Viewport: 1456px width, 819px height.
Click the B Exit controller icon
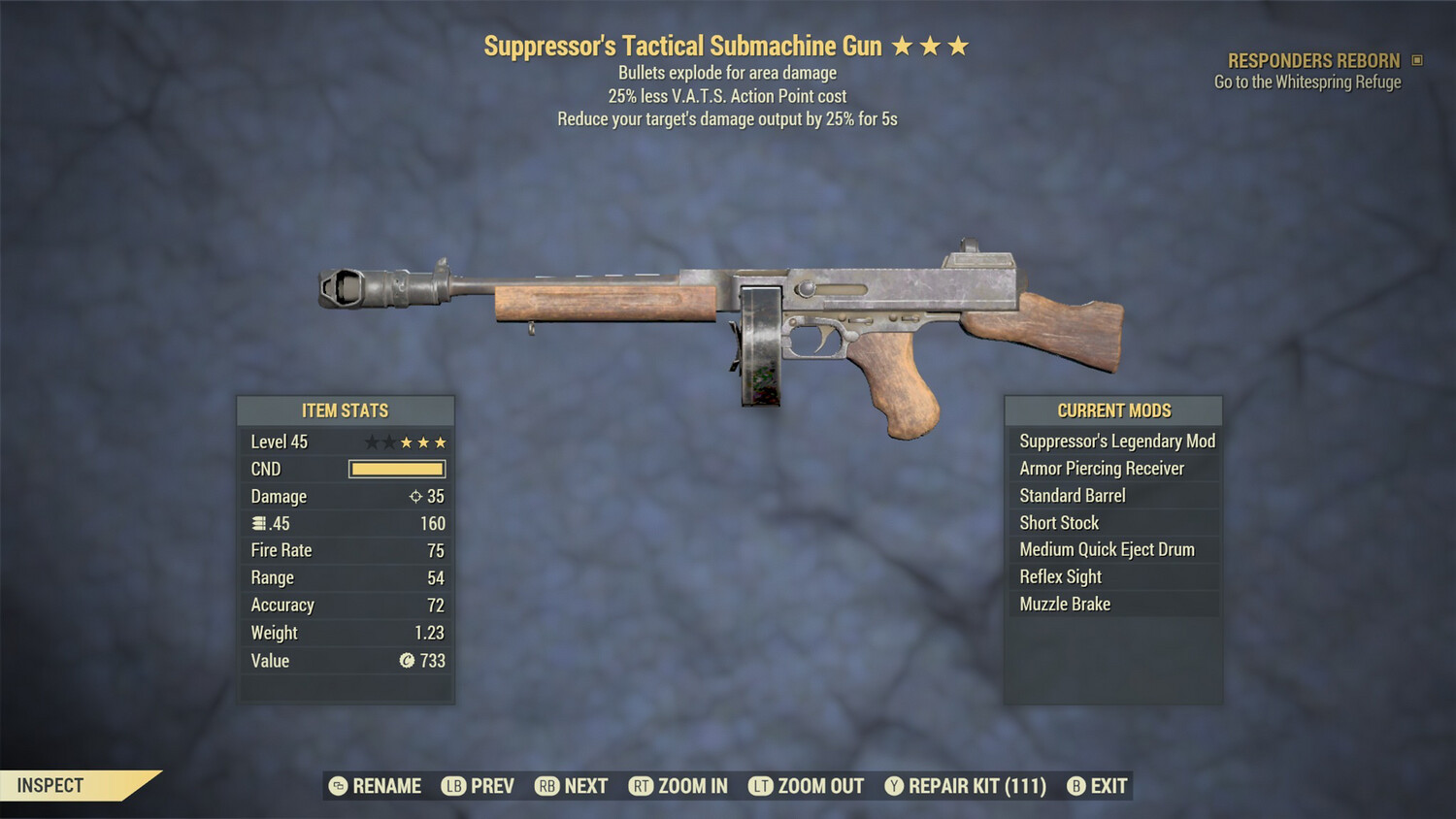1075,786
